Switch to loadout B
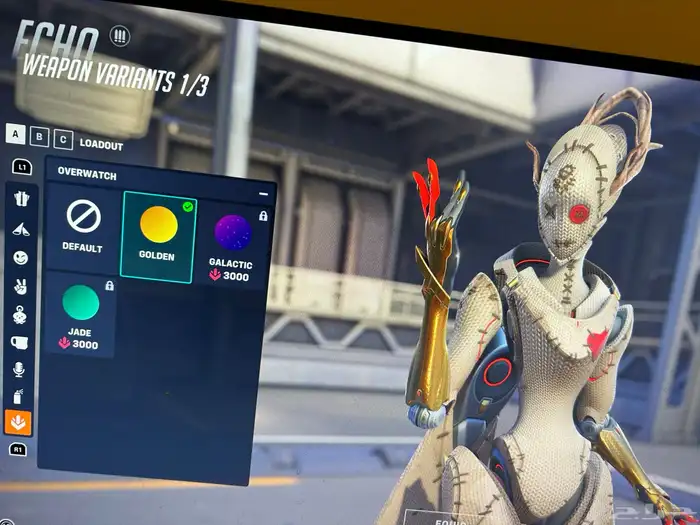This screenshot has height=525, width=700. tap(39, 138)
